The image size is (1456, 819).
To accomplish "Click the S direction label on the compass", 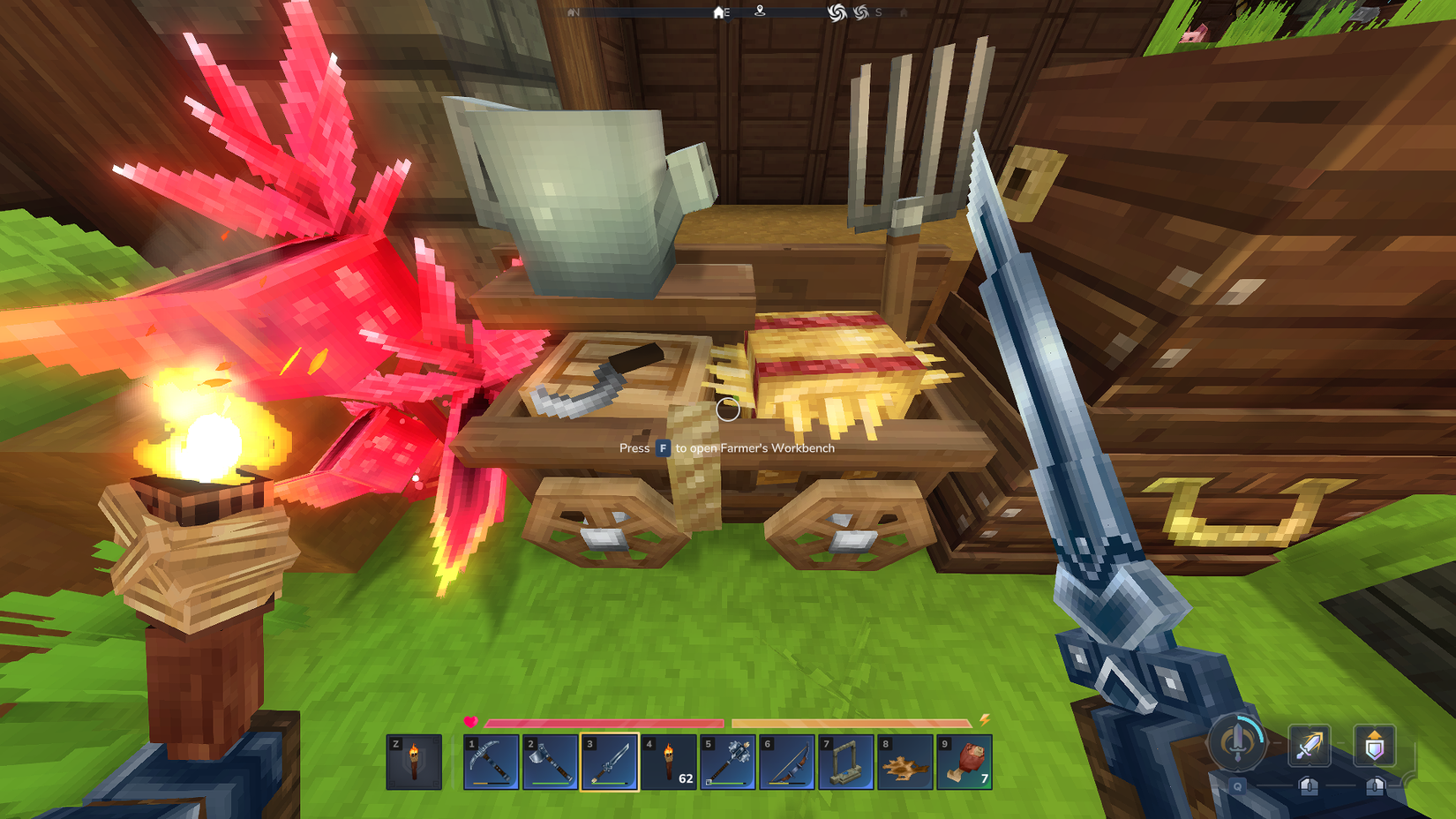I will pyautogui.click(x=878, y=11).
